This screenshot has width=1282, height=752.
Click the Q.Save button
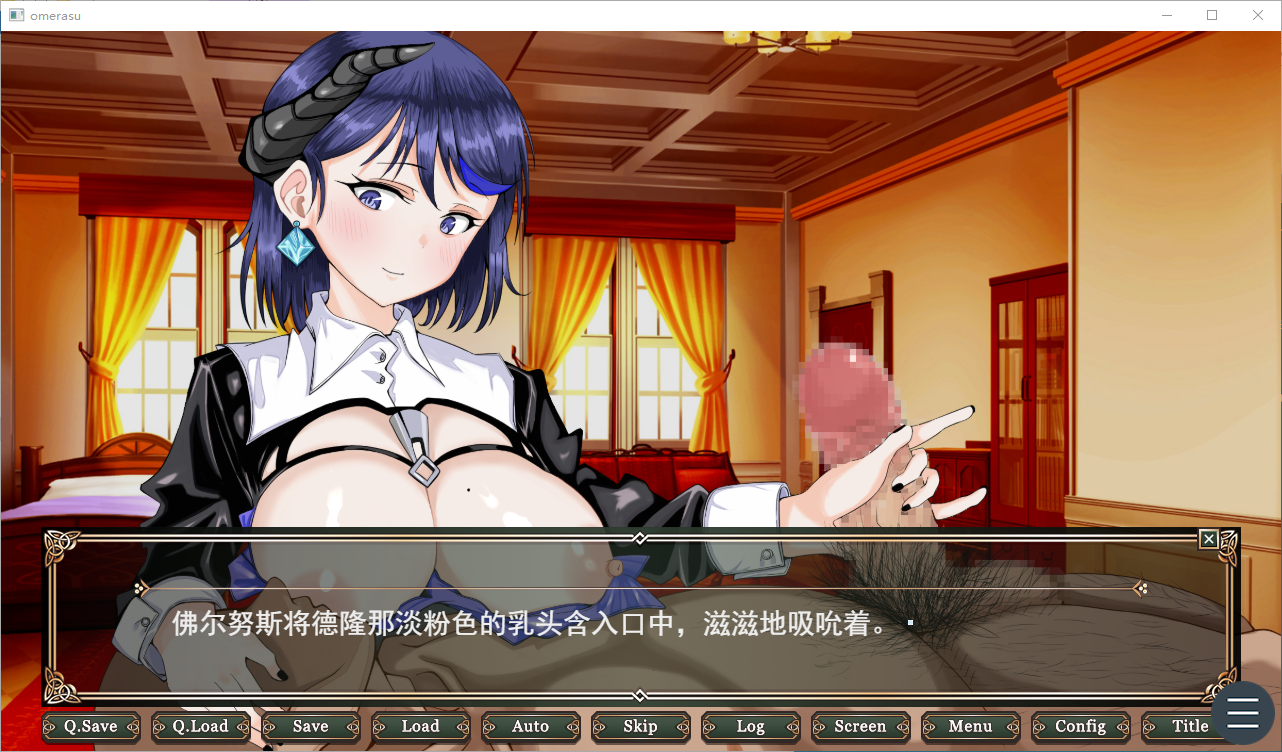[91, 727]
